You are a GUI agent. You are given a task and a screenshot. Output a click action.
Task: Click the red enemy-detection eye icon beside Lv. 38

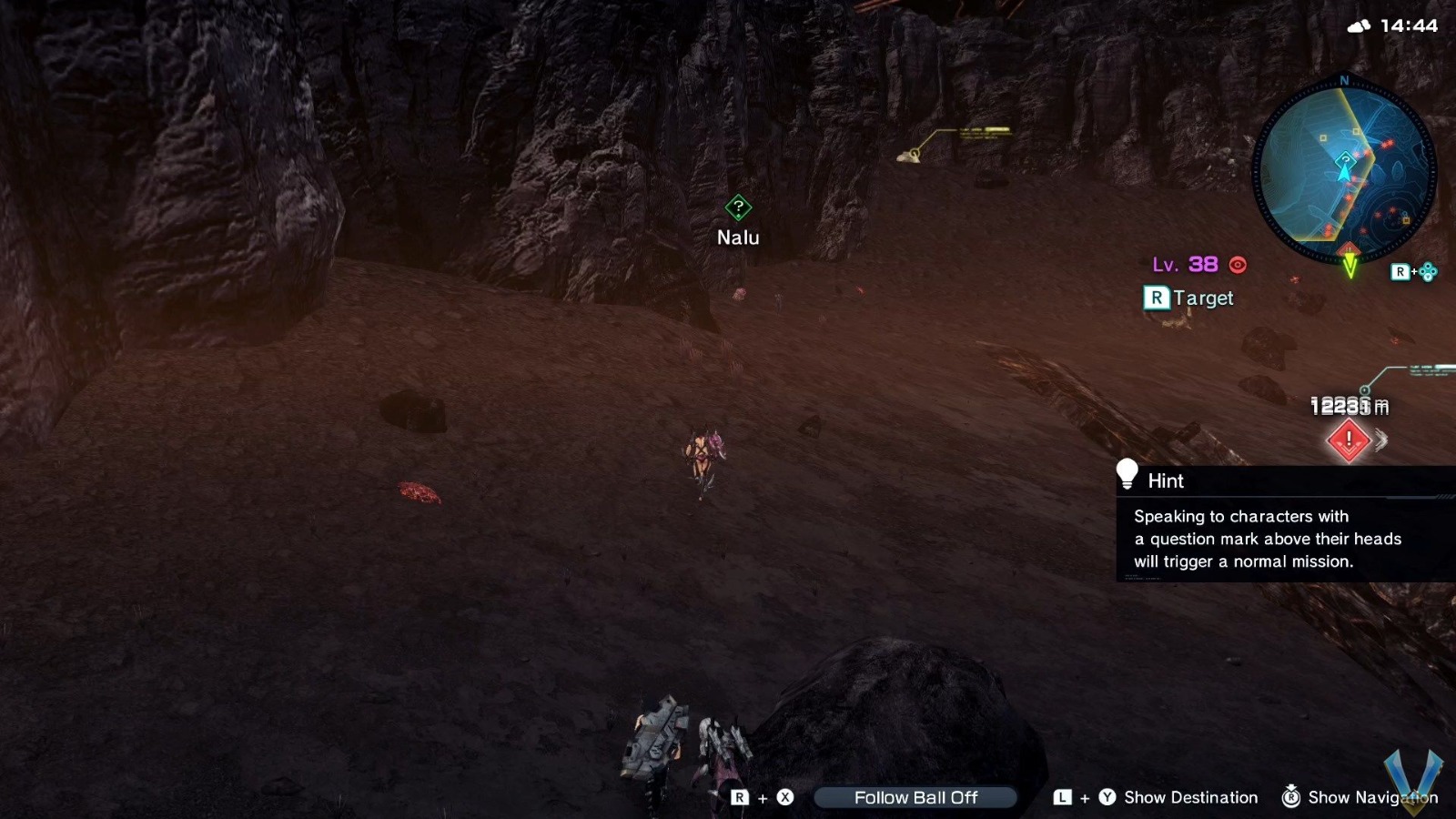1236,265
